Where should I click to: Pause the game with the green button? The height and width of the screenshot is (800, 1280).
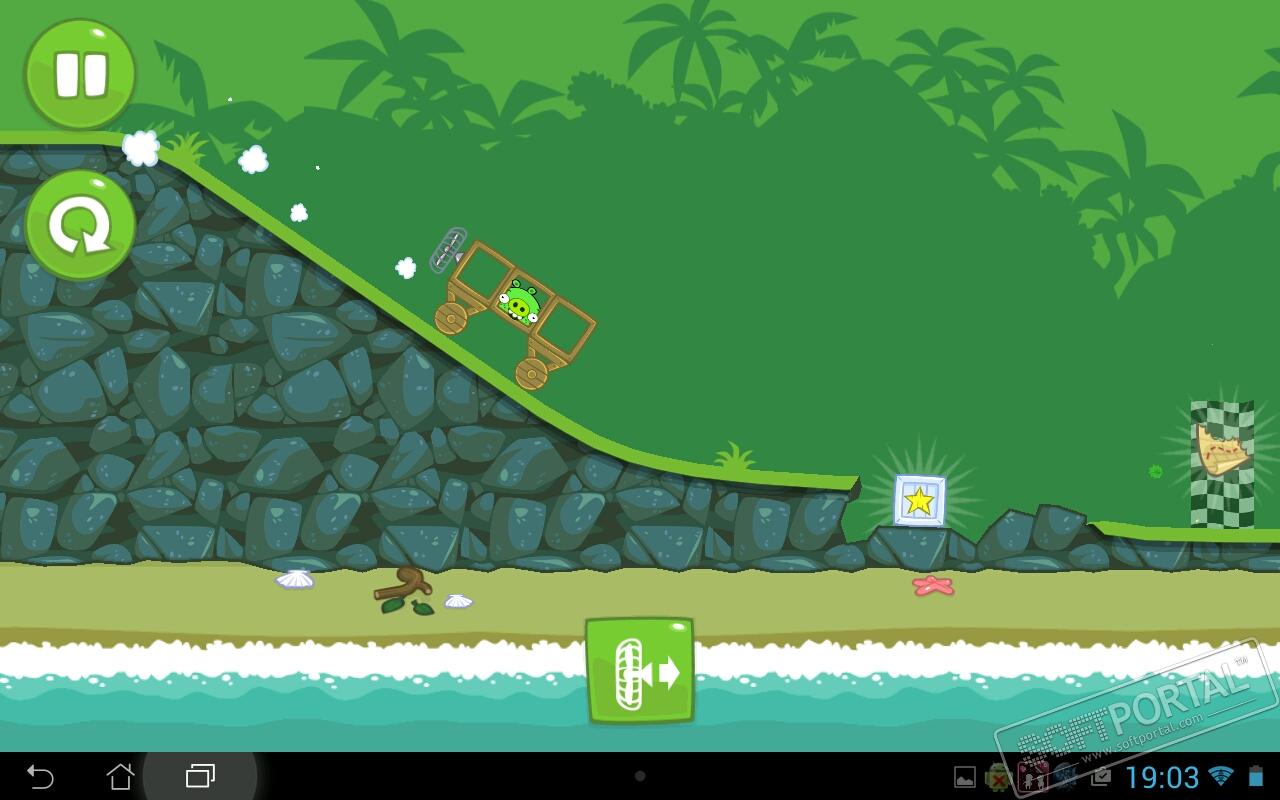pyautogui.click(x=80, y=75)
